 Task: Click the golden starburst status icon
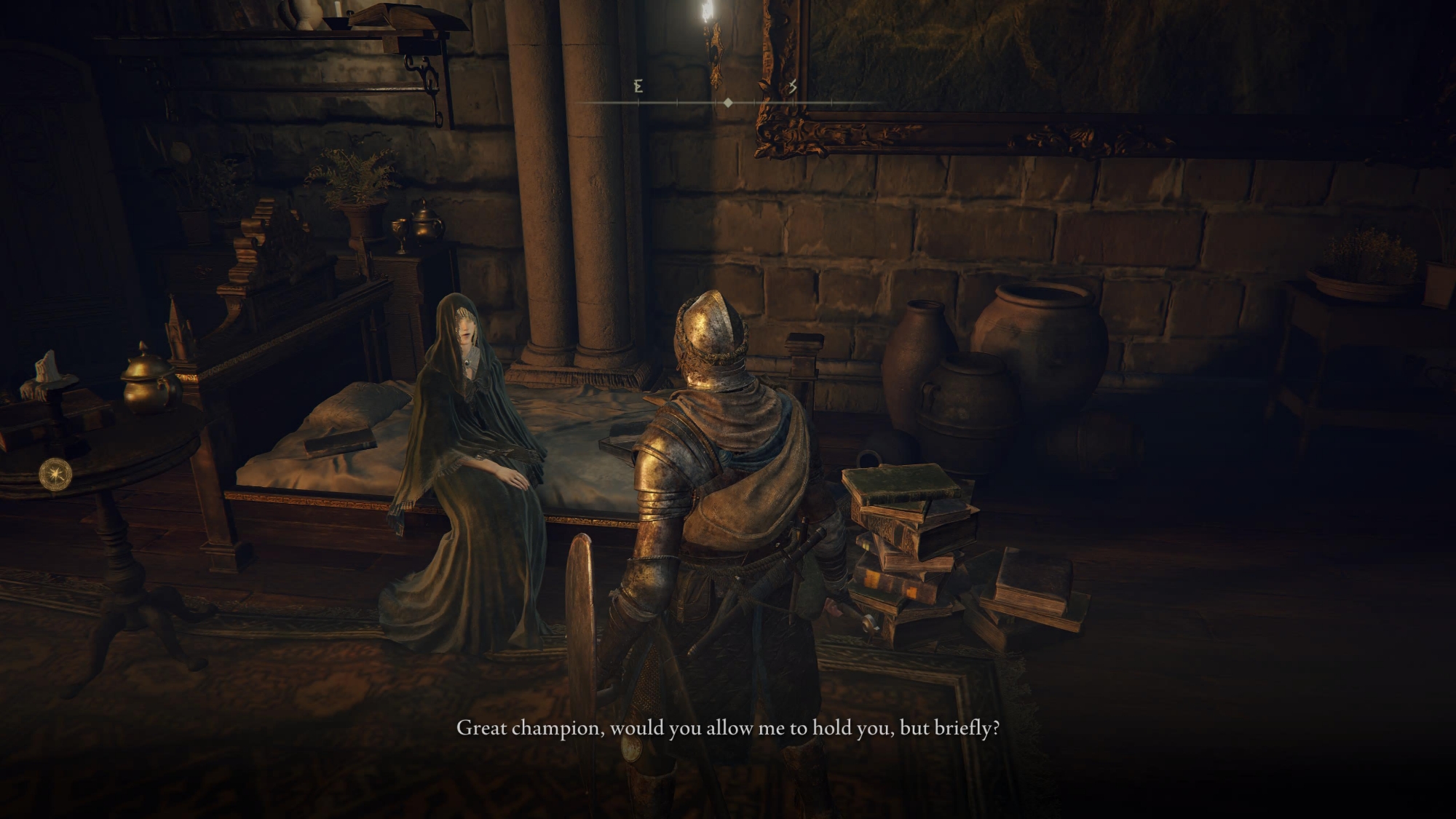[x=55, y=473]
